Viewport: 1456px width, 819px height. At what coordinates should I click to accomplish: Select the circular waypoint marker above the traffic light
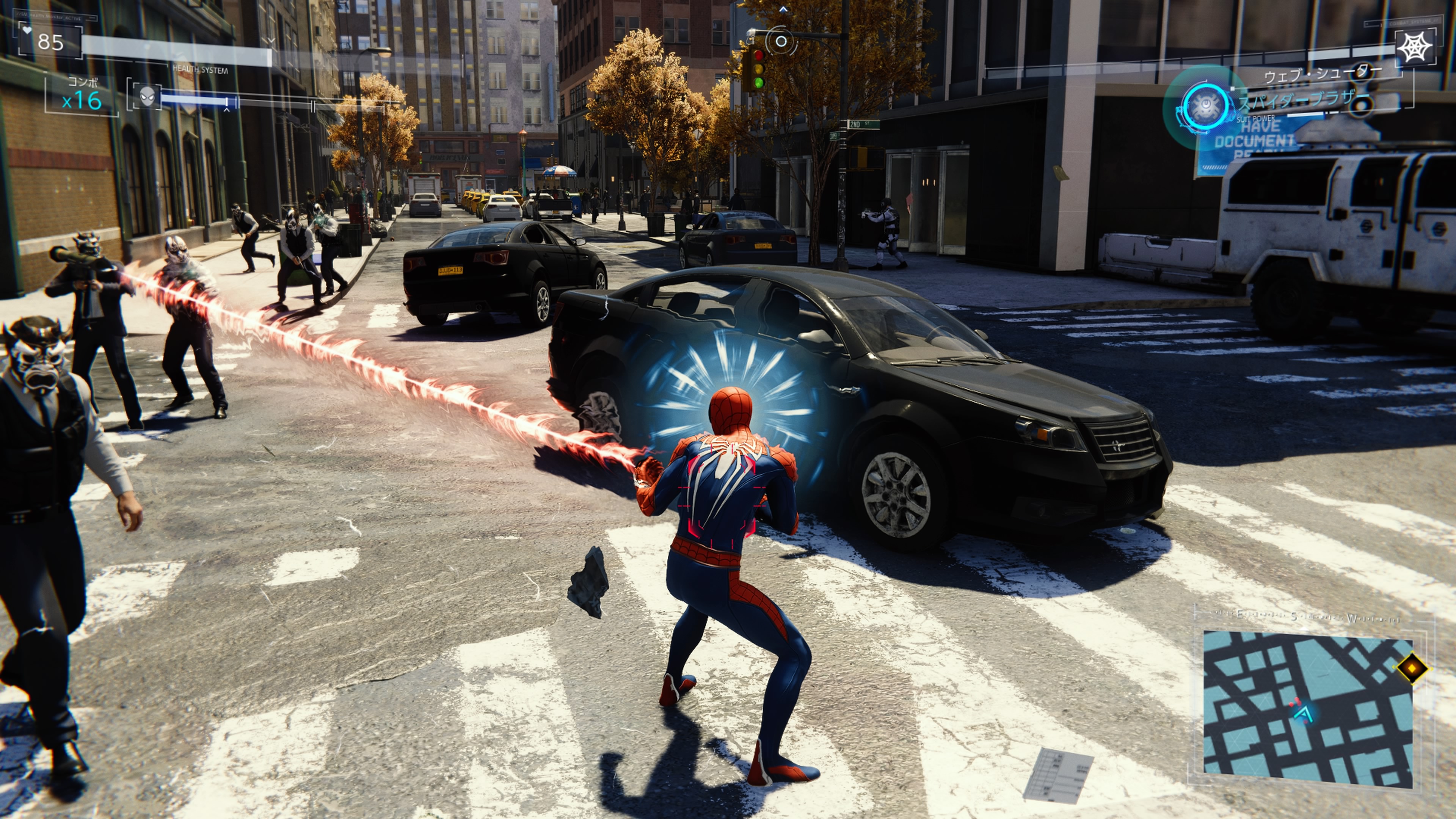click(x=781, y=41)
